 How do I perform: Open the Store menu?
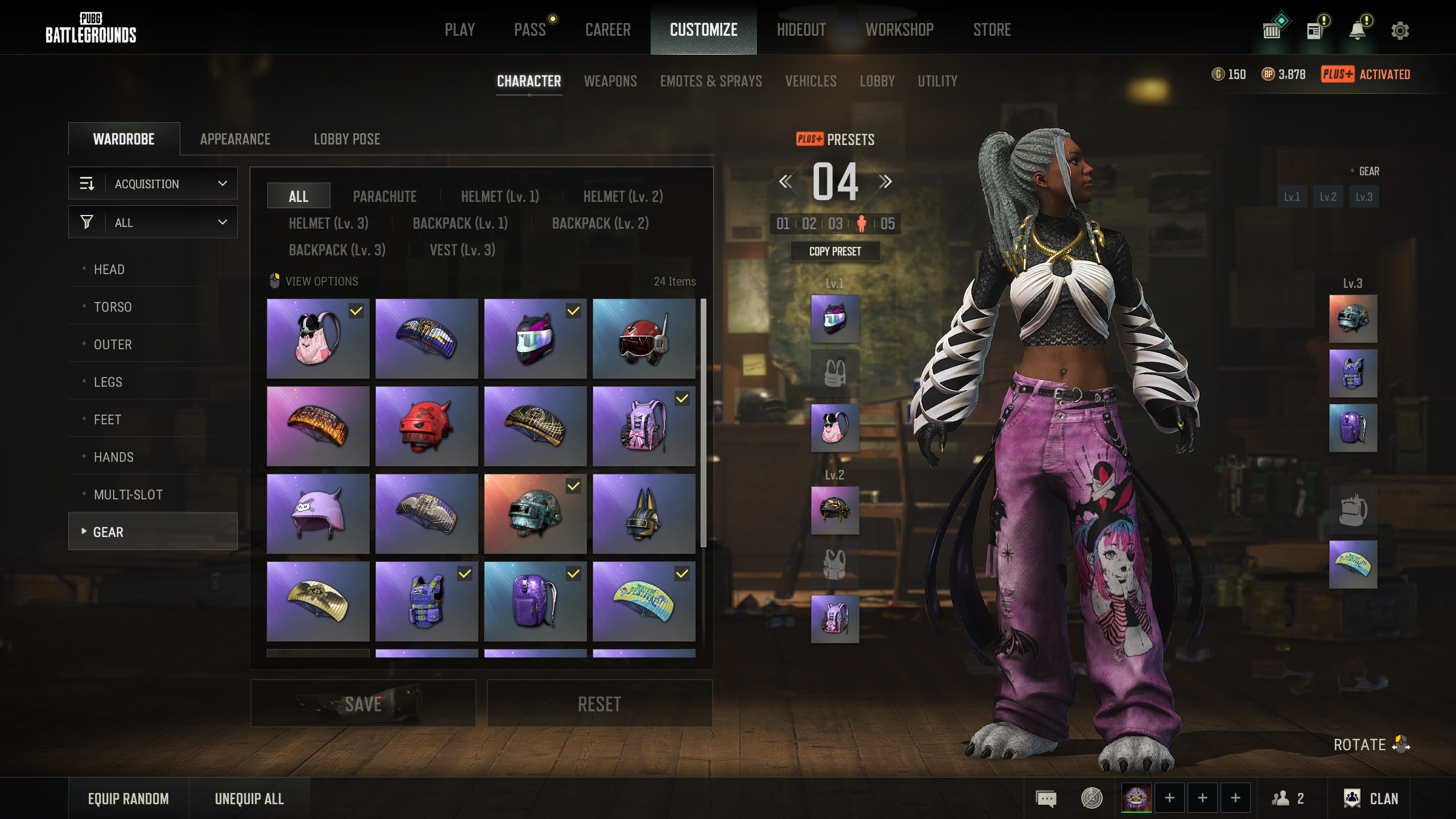(x=991, y=30)
